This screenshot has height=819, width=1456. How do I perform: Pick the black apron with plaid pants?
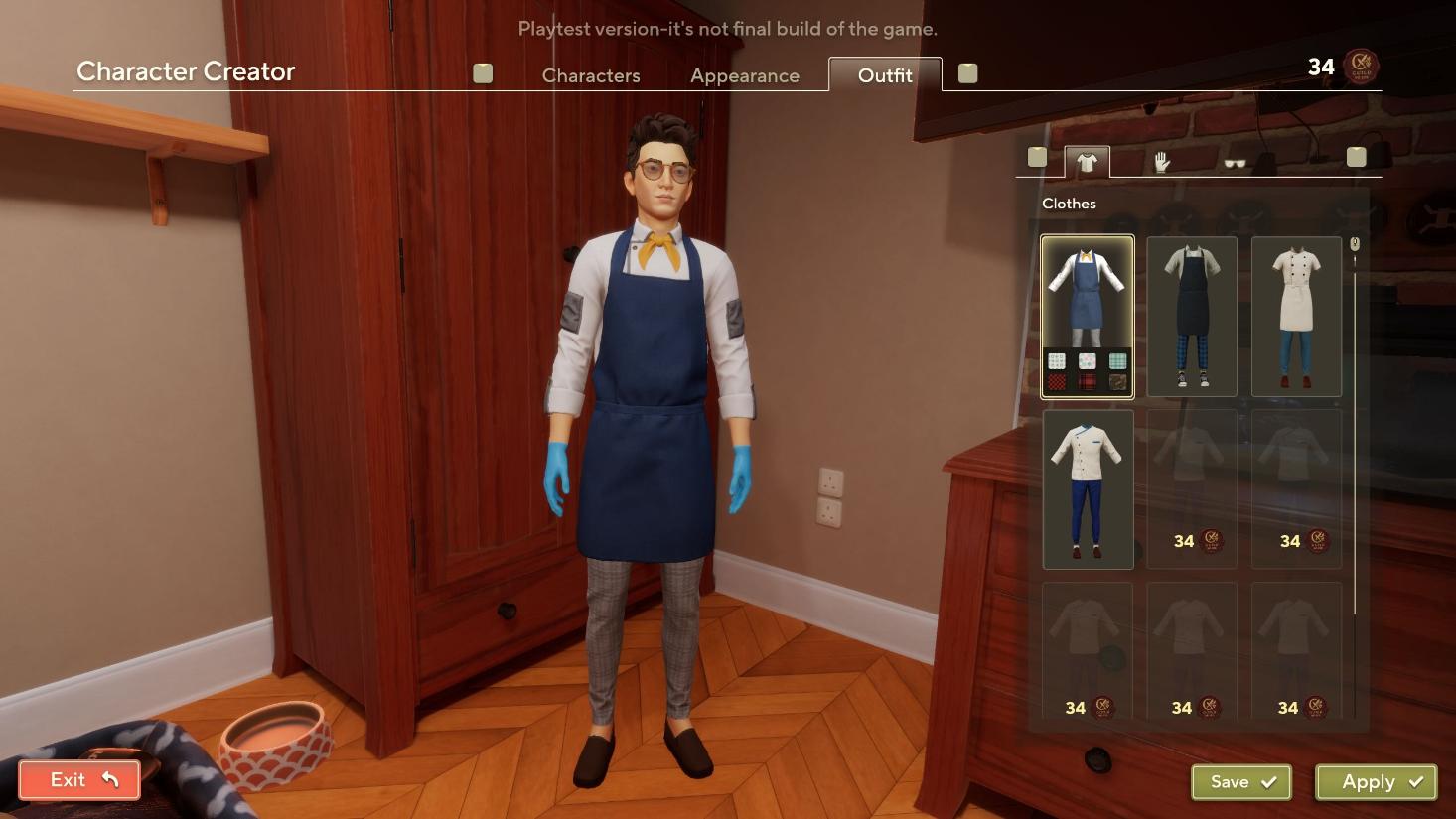pyautogui.click(x=1192, y=317)
